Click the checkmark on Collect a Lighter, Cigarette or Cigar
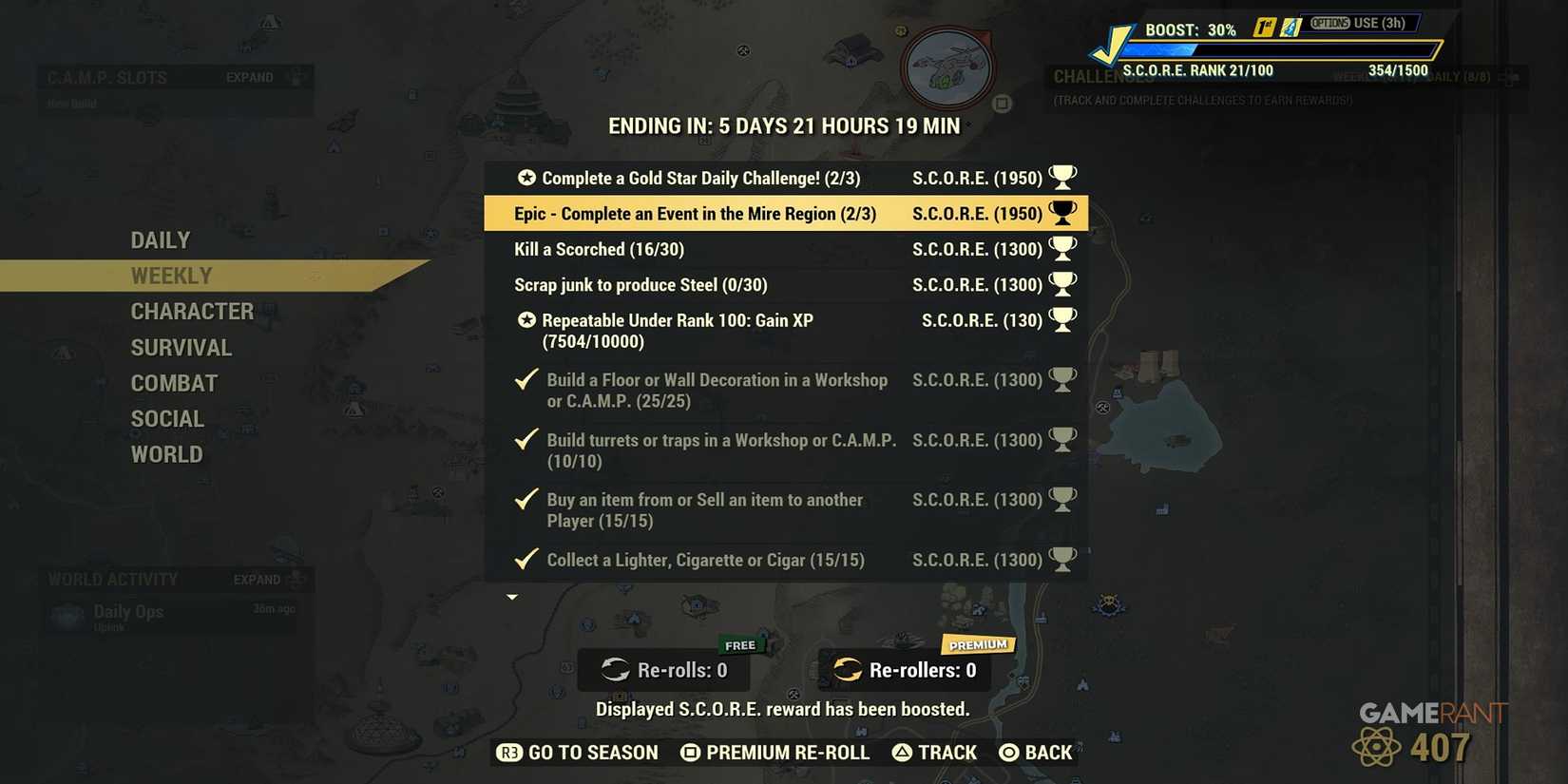The height and width of the screenshot is (784, 1568). [x=526, y=560]
